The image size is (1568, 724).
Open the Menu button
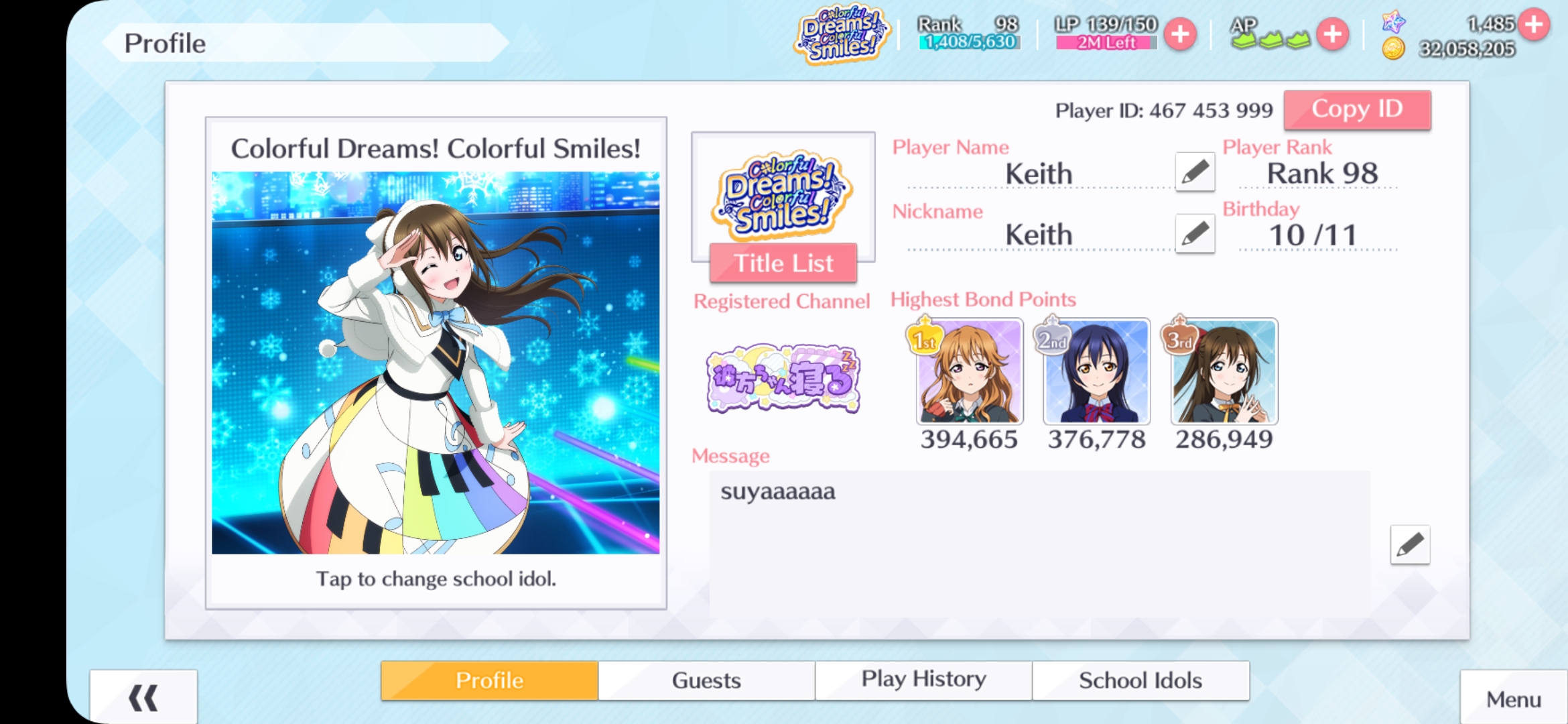pos(1514,699)
